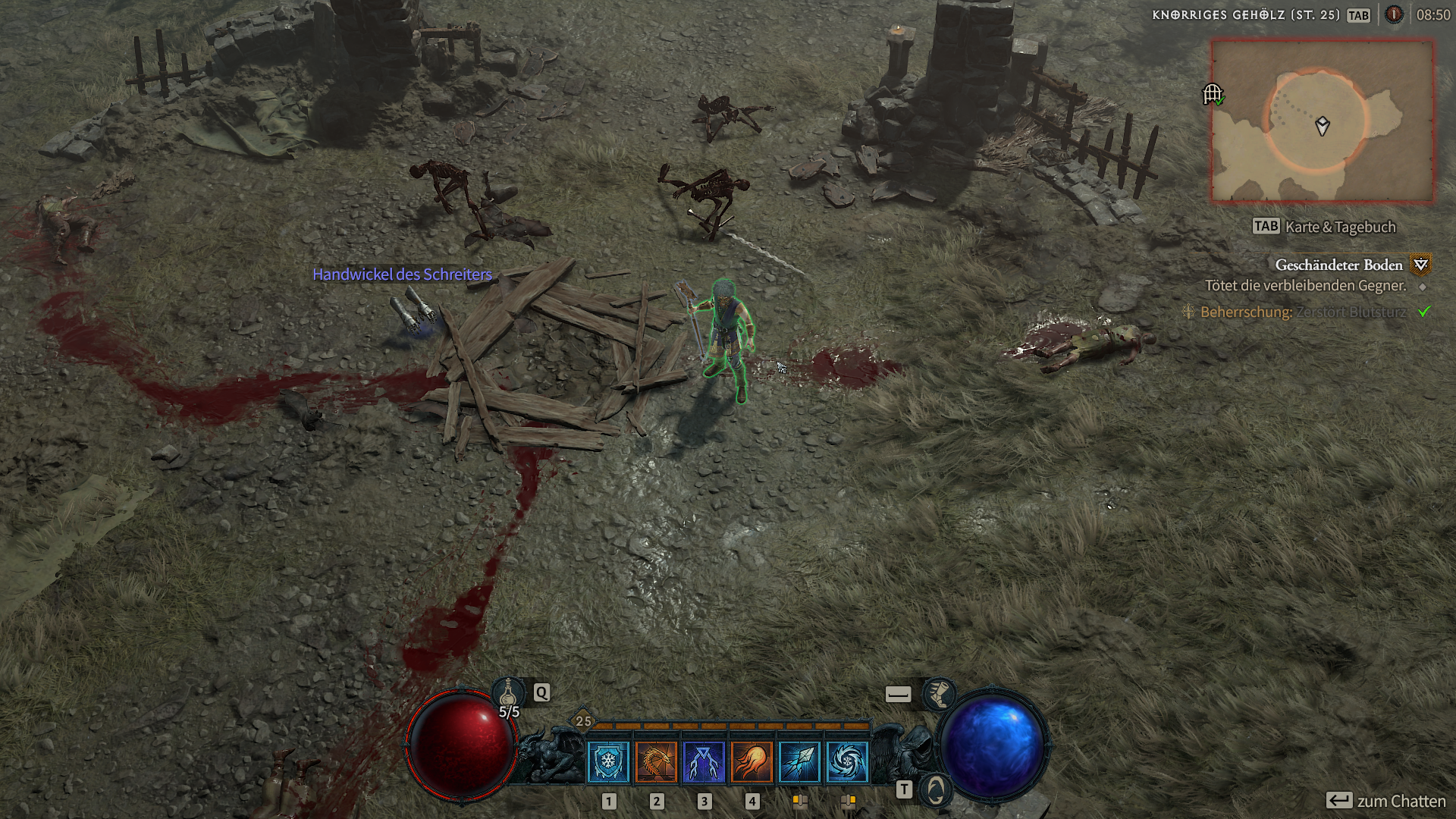Click the dungeon gate marker beside minimap
The width and height of the screenshot is (1456, 819).
point(1213,94)
